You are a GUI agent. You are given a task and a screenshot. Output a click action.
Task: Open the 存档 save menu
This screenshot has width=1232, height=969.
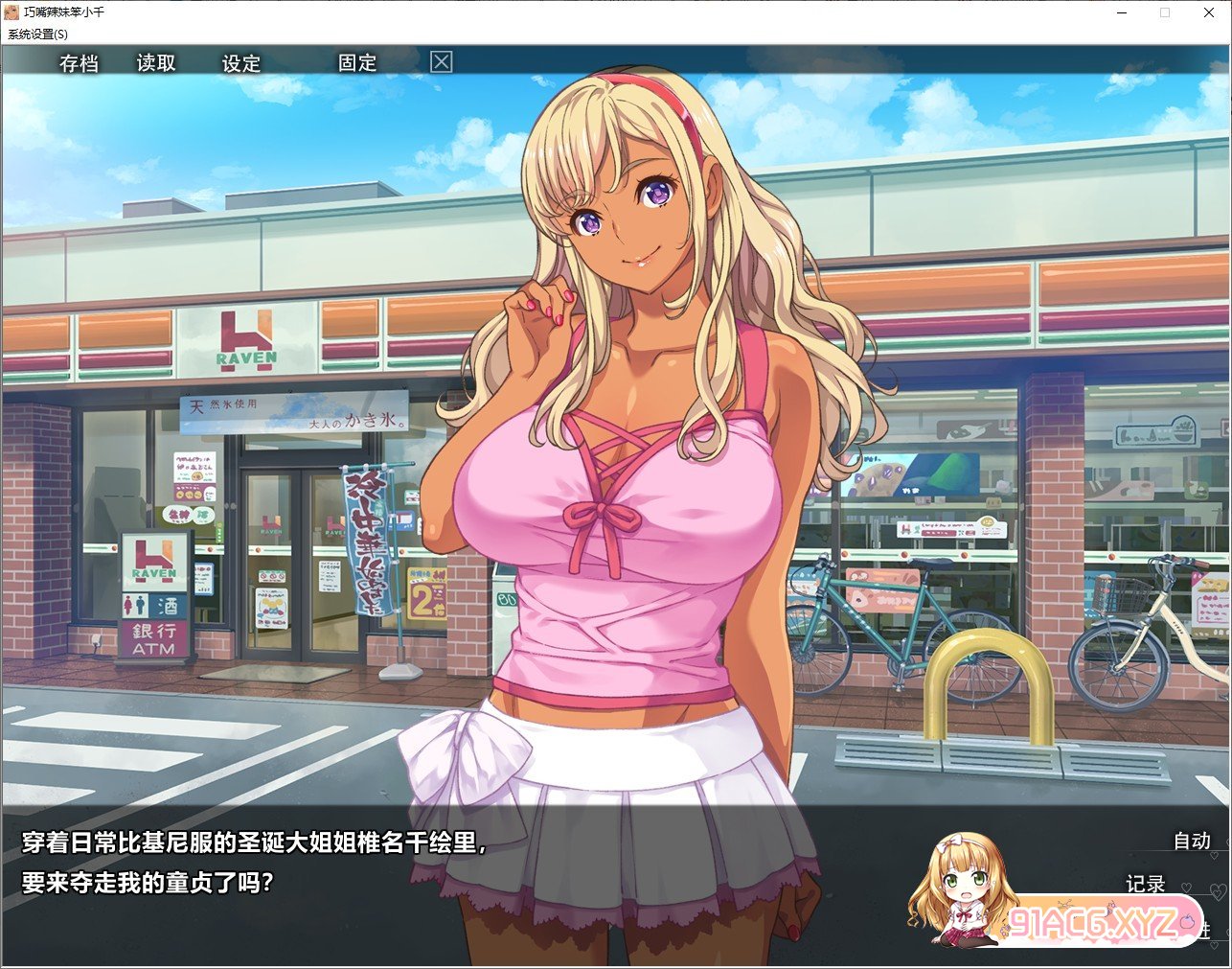[79, 63]
